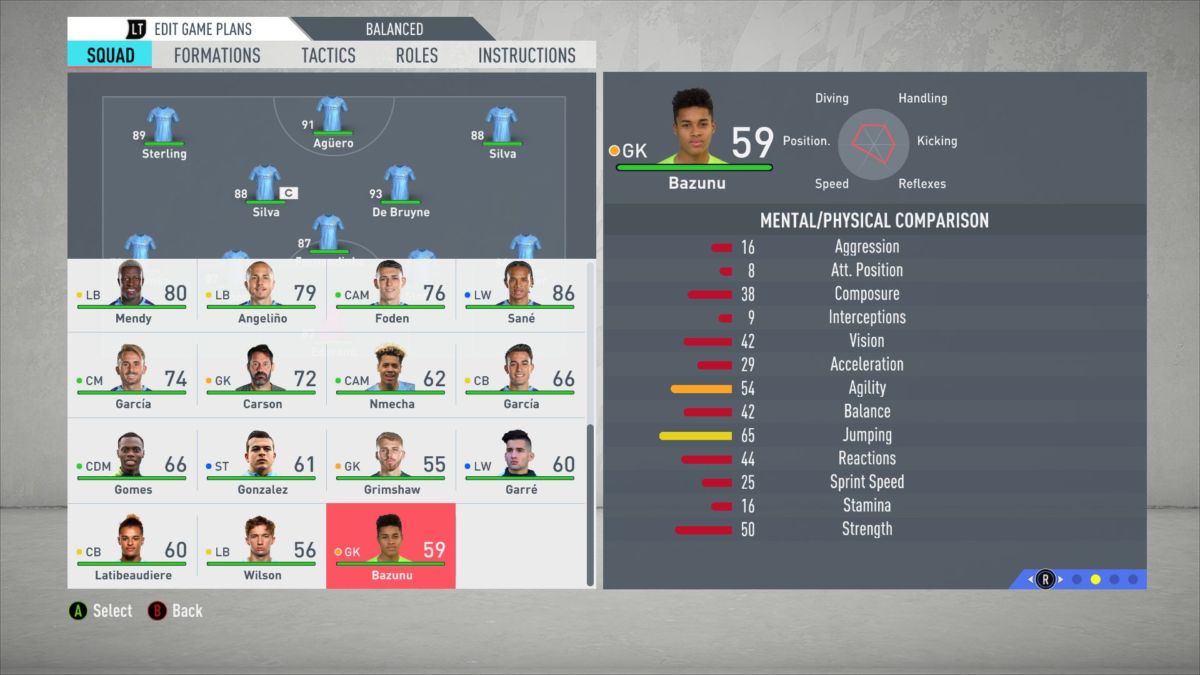Viewport: 1200px width, 675px height.
Task: Open the Tactics tab
Action: pyautogui.click(x=328, y=55)
